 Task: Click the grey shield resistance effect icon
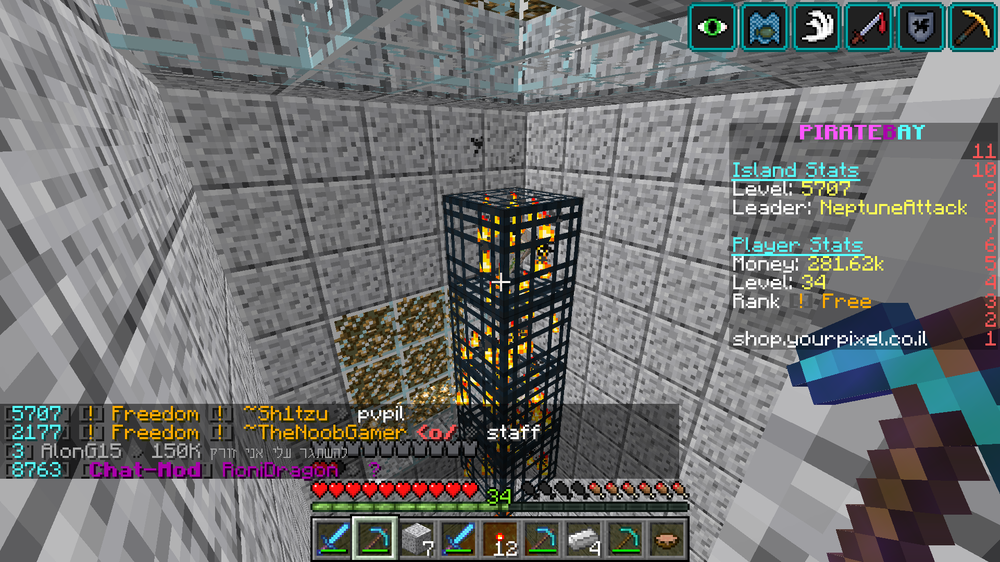(921, 26)
